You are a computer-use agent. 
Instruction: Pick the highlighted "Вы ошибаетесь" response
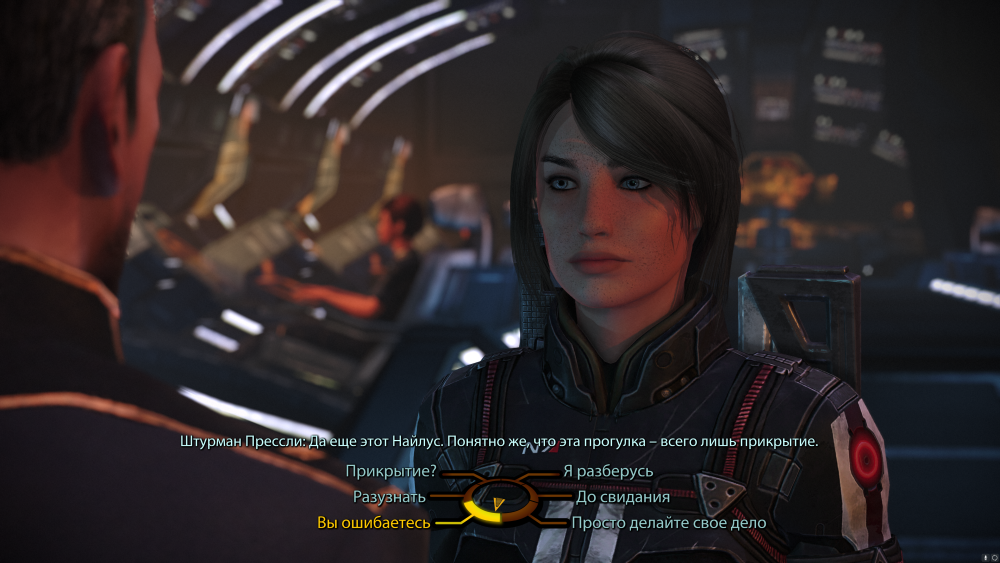pyautogui.click(x=374, y=522)
